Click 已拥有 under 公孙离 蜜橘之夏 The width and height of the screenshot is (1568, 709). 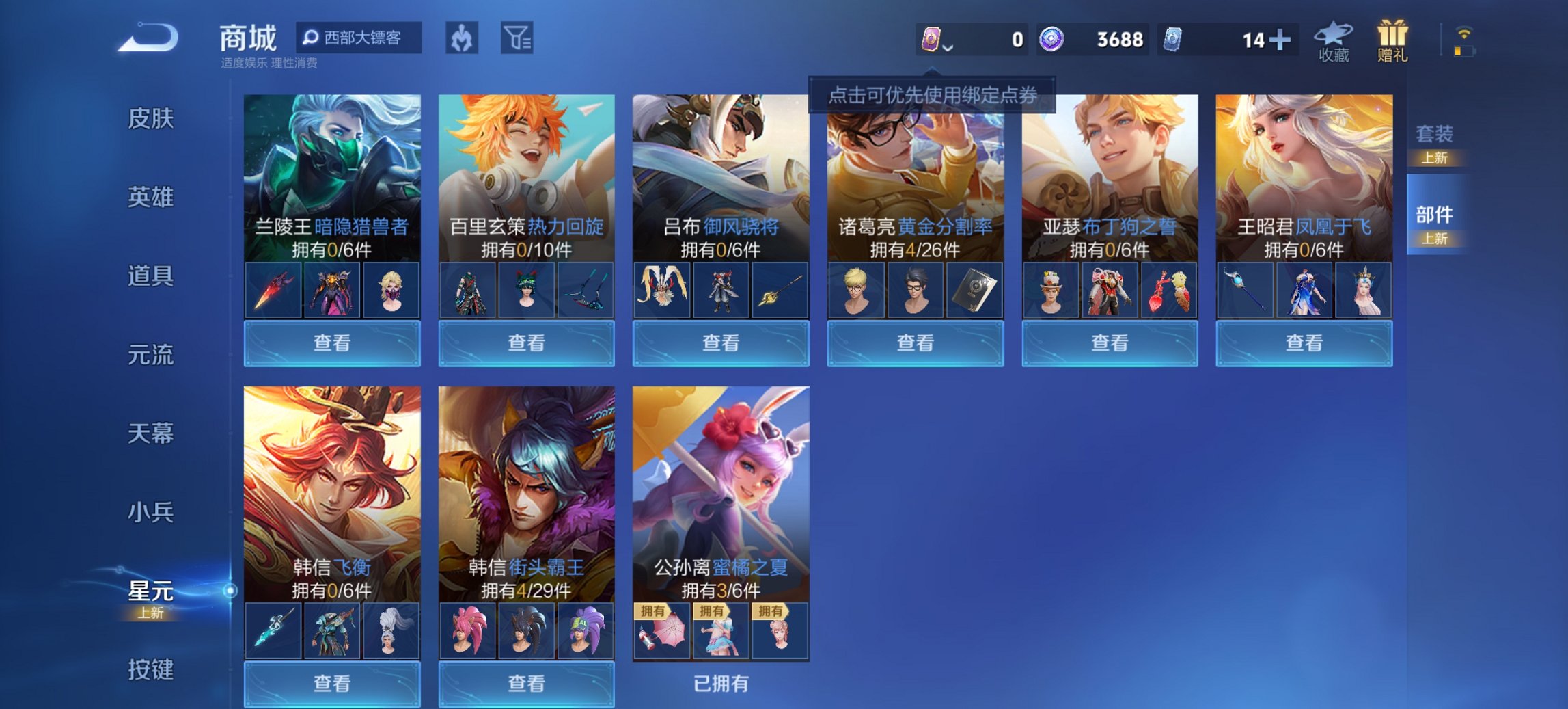[721, 683]
